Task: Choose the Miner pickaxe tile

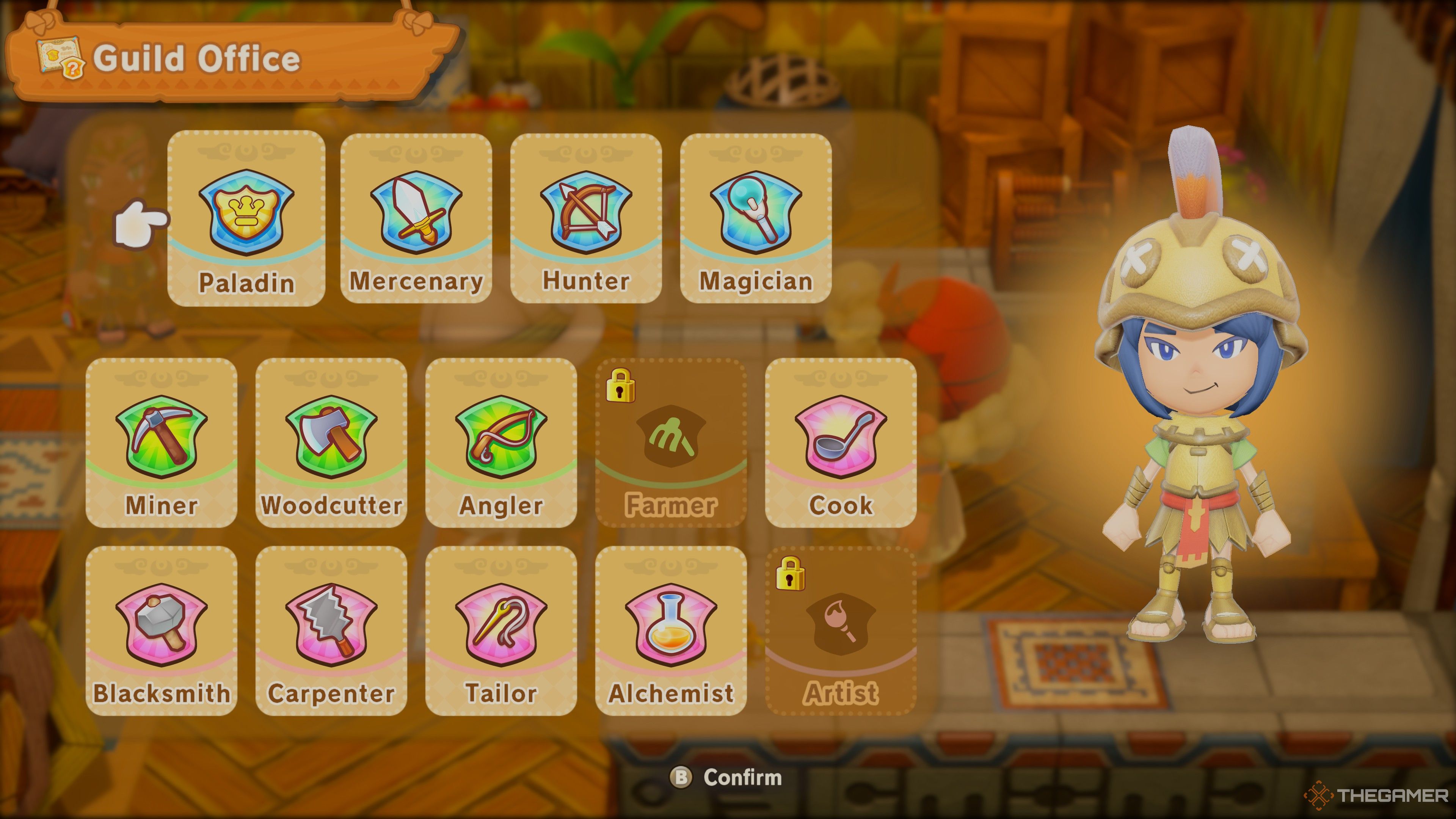Action: coord(162,442)
